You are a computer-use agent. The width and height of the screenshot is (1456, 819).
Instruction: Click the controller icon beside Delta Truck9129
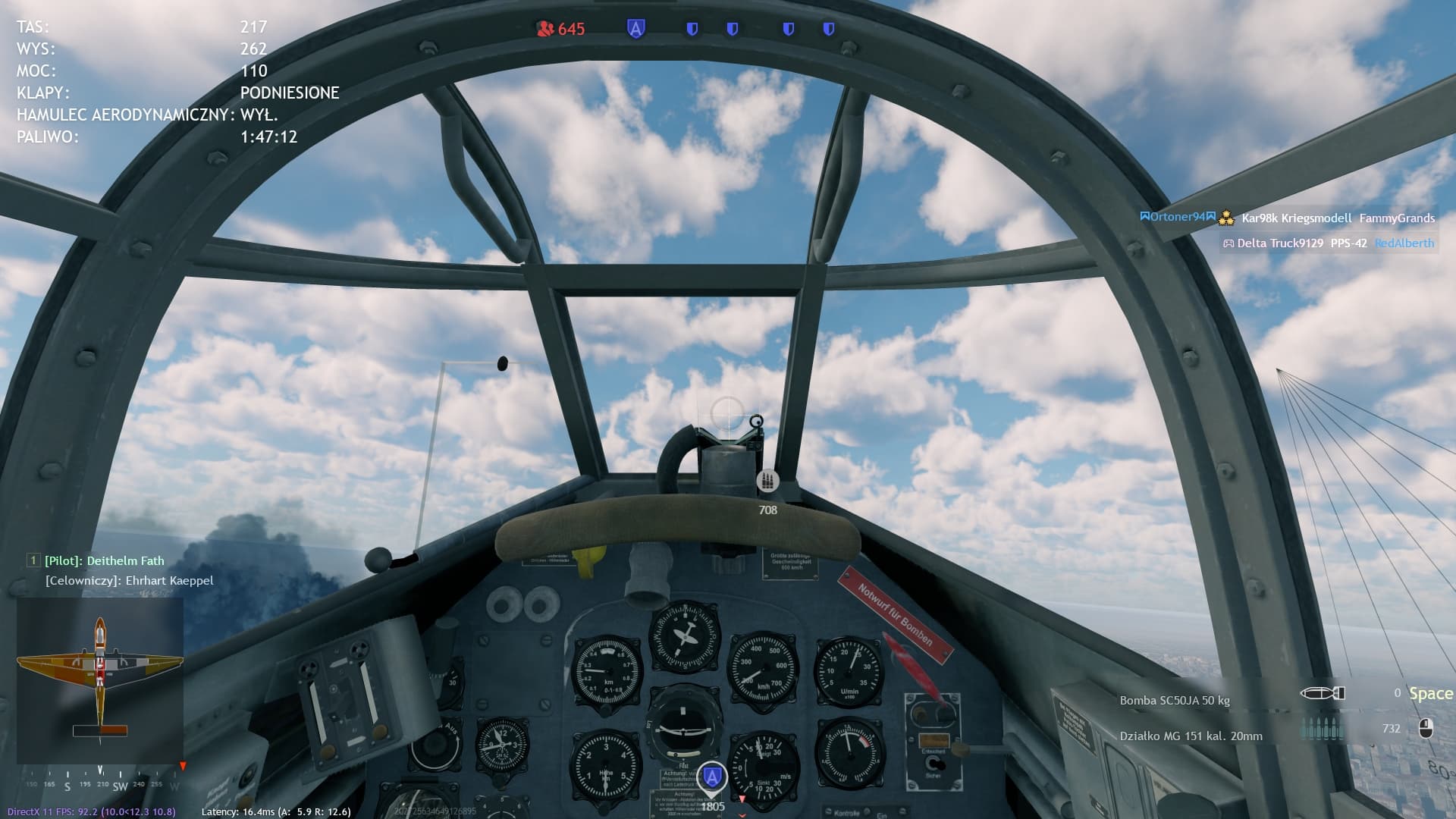click(1230, 243)
